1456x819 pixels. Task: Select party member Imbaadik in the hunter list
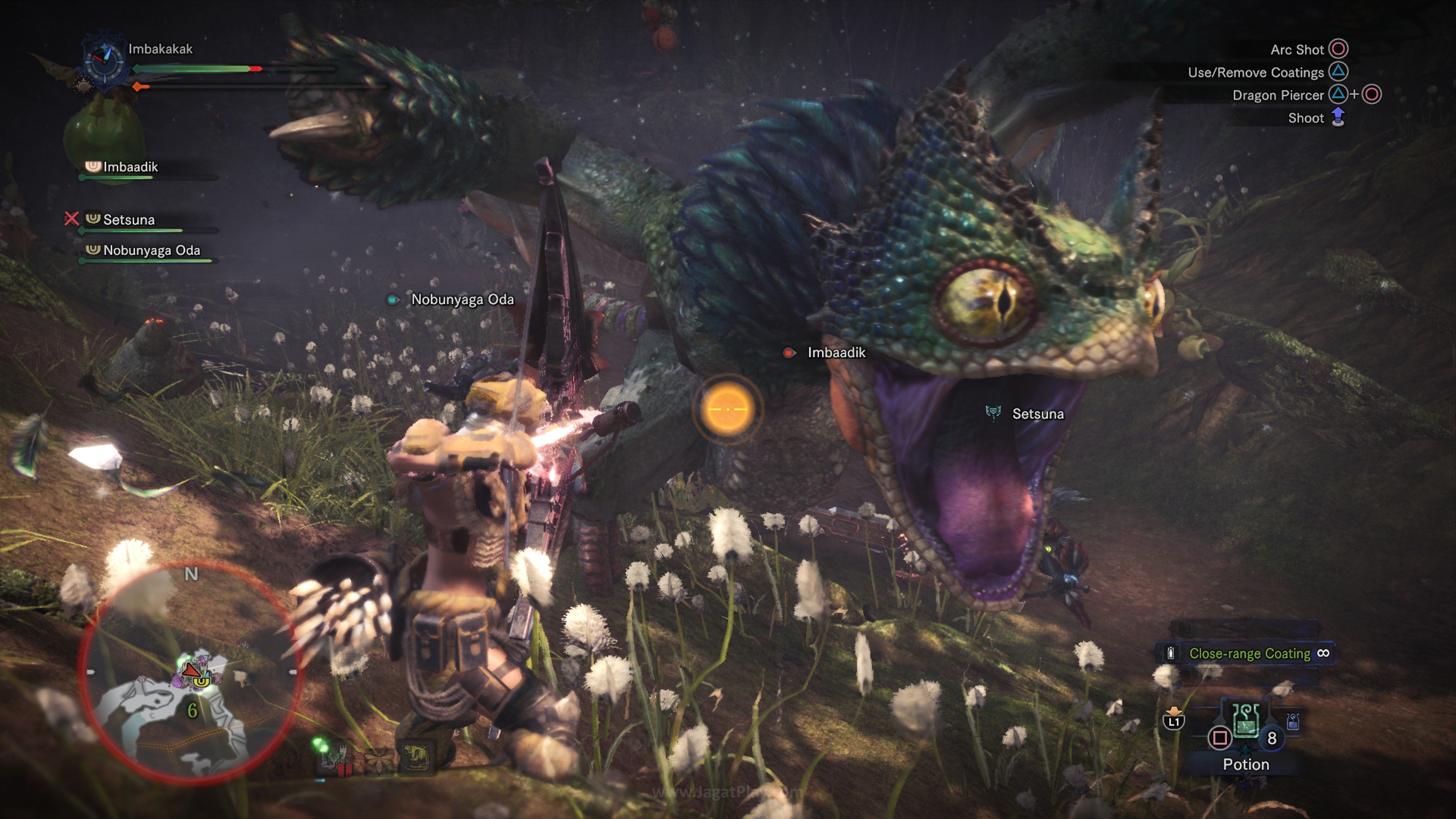[x=130, y=167]
